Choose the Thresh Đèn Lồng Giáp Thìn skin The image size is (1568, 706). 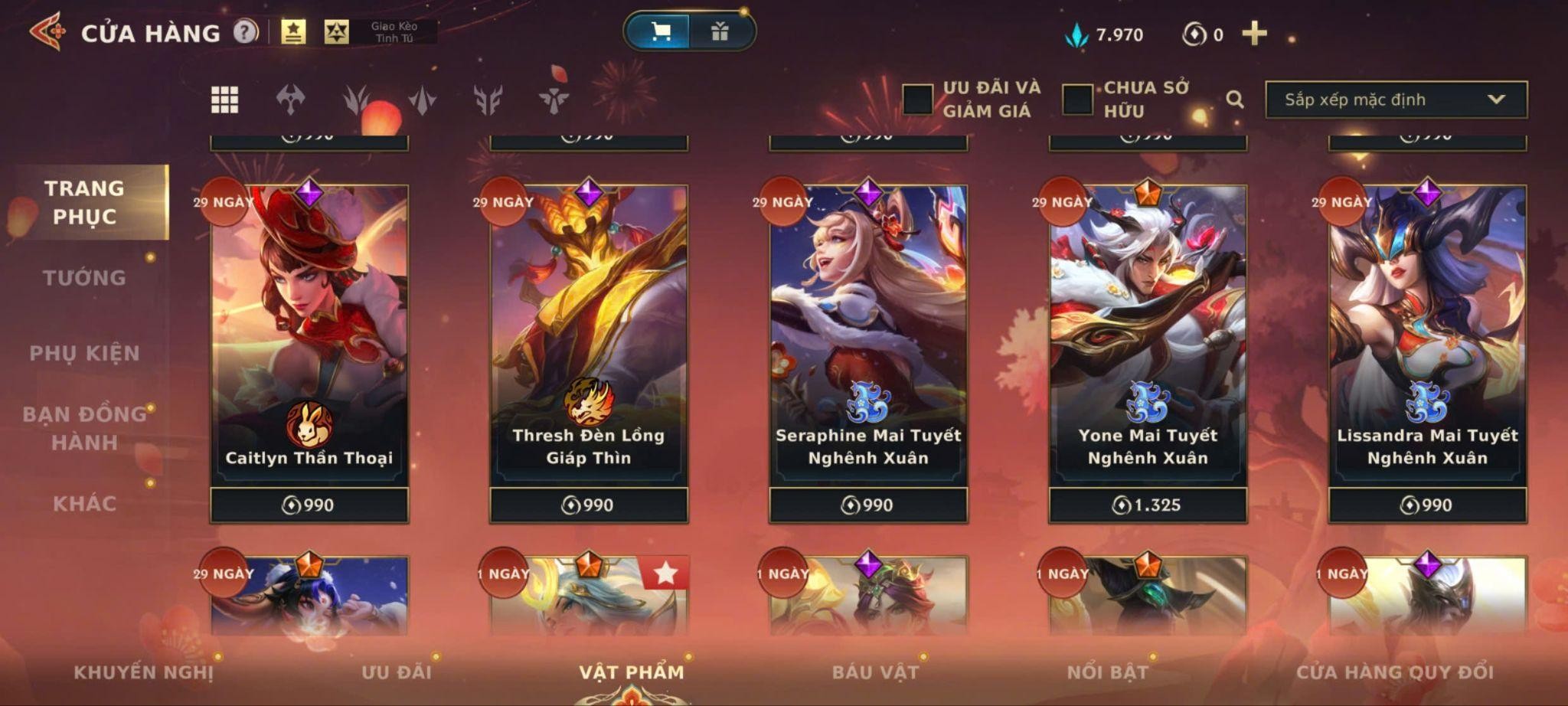(589, 337)
